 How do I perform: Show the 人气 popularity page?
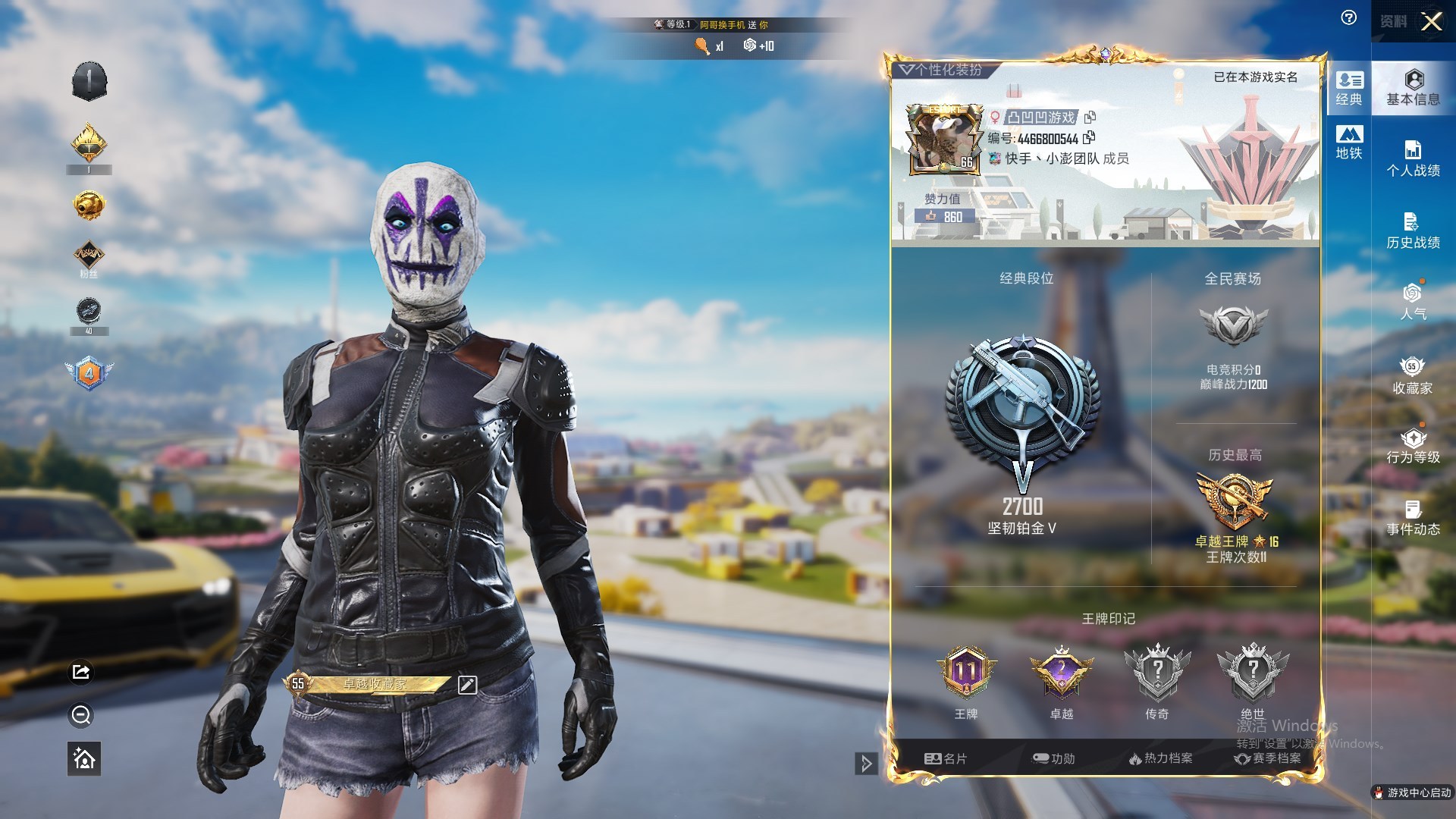click(x=1413, y=302)
